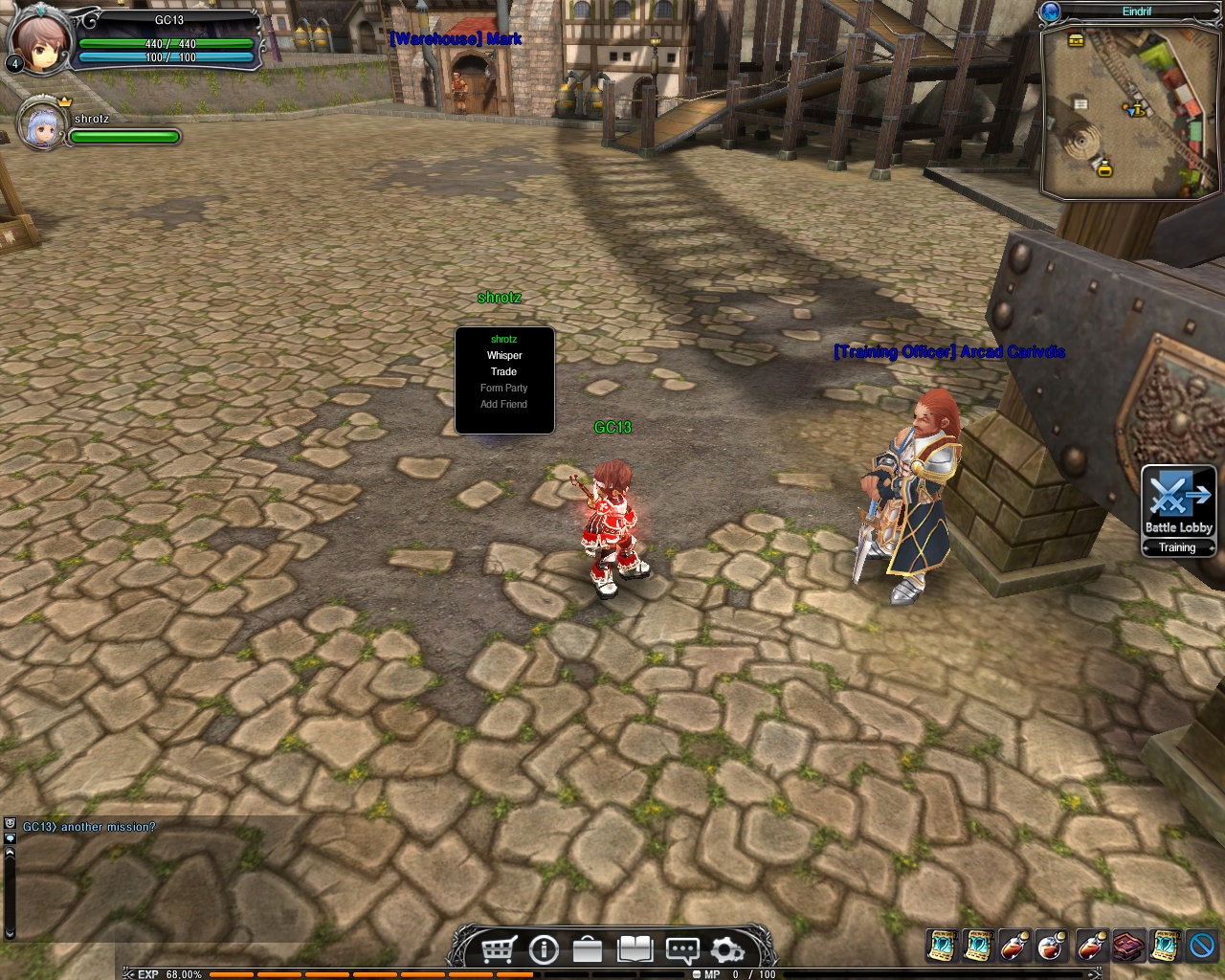Choose Whisper in shrotz's context menu

pyautogui.click(x=504, y=356)
